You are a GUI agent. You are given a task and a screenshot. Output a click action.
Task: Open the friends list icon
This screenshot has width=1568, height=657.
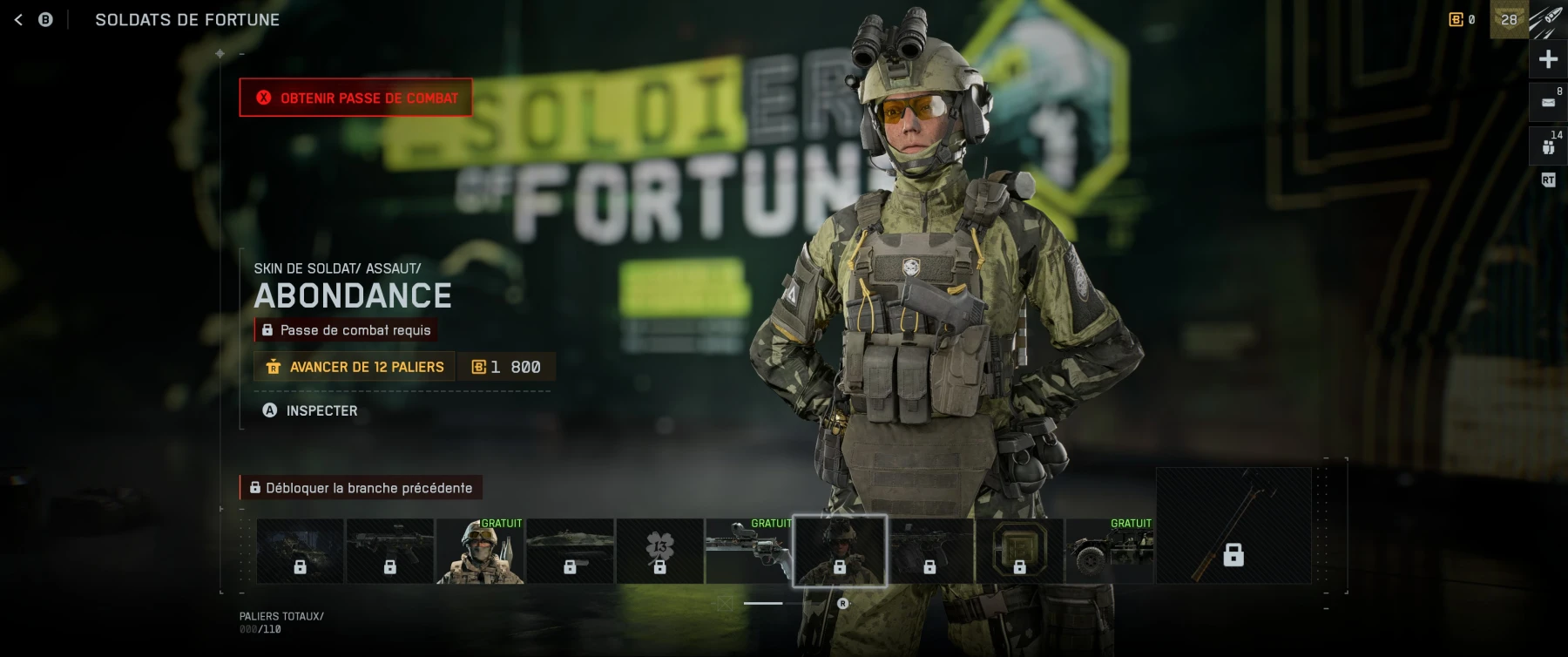(x=1548, y=146)
